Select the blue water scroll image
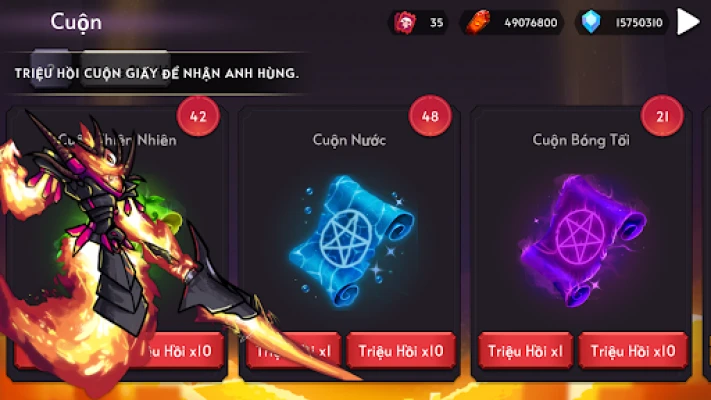The image size is (711, 400). tap(349, 233)
